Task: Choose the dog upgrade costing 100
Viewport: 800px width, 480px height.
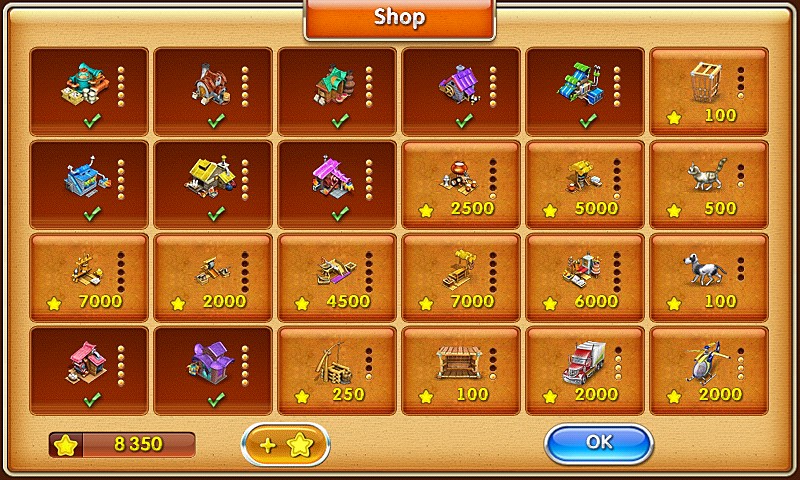Action: point(708,277)
